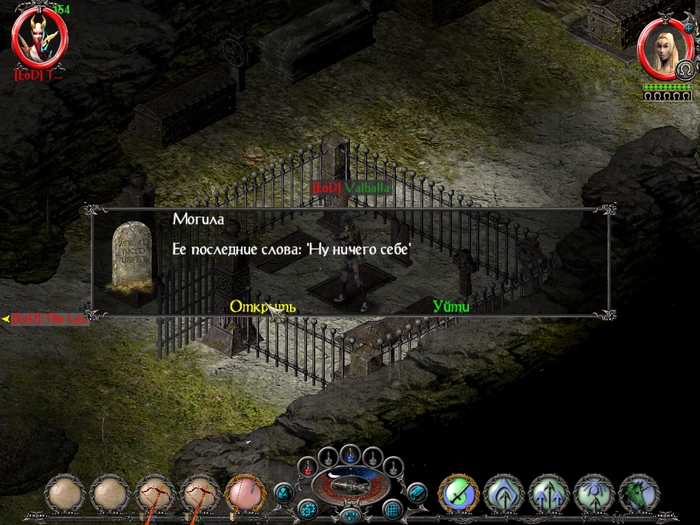Image resolution: width=700 pixels, height=525 pixels.
Task: Select the pink weapon slot with orange ring
Action: (245, 494)
